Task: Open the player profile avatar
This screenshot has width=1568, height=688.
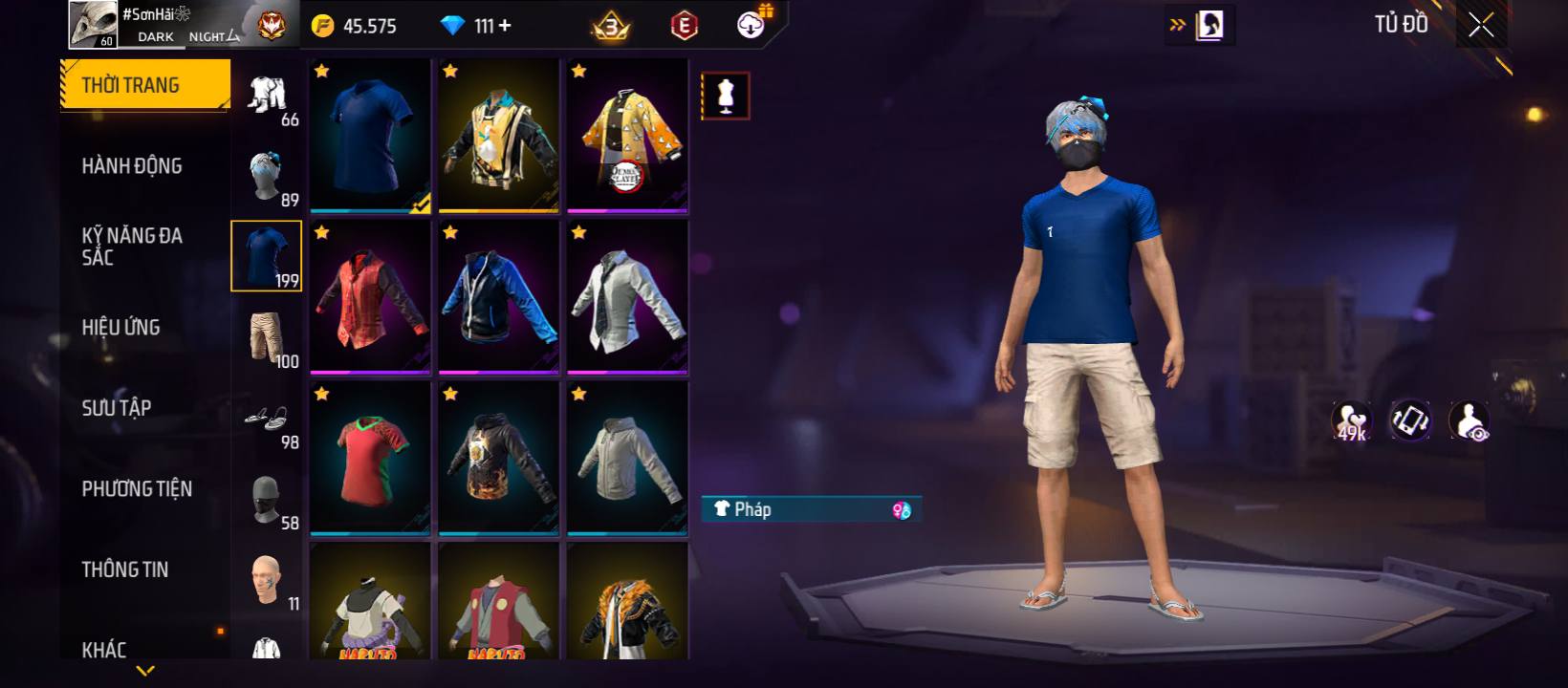Action: tap(93, 24)
